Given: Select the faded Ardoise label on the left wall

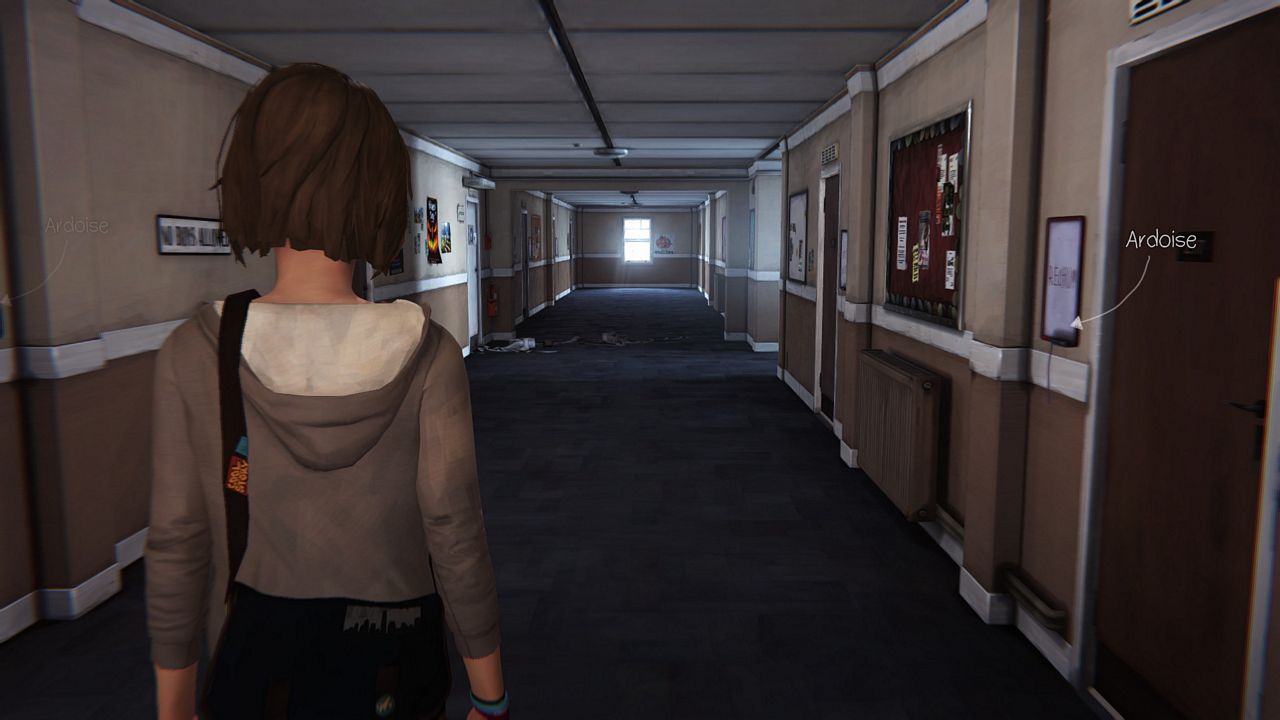Looking at the screenshot, I should (x=76, y=226).
